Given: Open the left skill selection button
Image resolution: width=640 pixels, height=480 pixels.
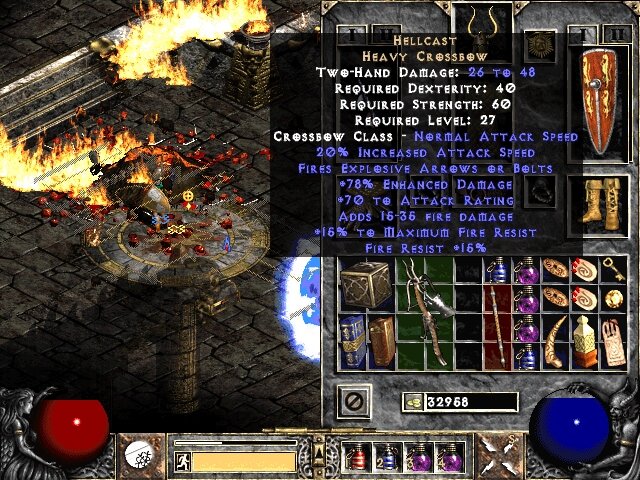Looking at the screenshot, I should point(140,455).
